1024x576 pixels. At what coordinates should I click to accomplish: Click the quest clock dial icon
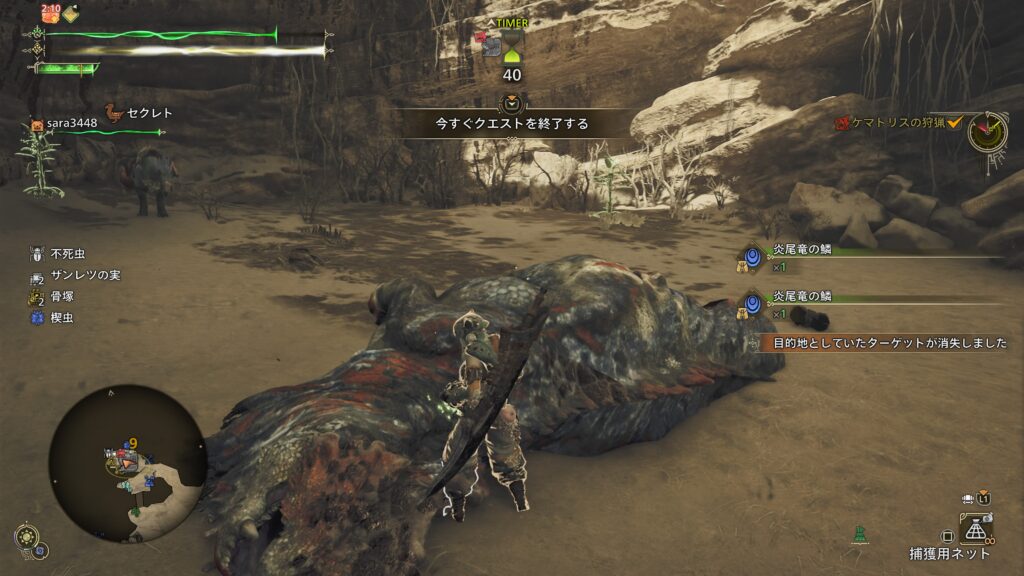987,132
